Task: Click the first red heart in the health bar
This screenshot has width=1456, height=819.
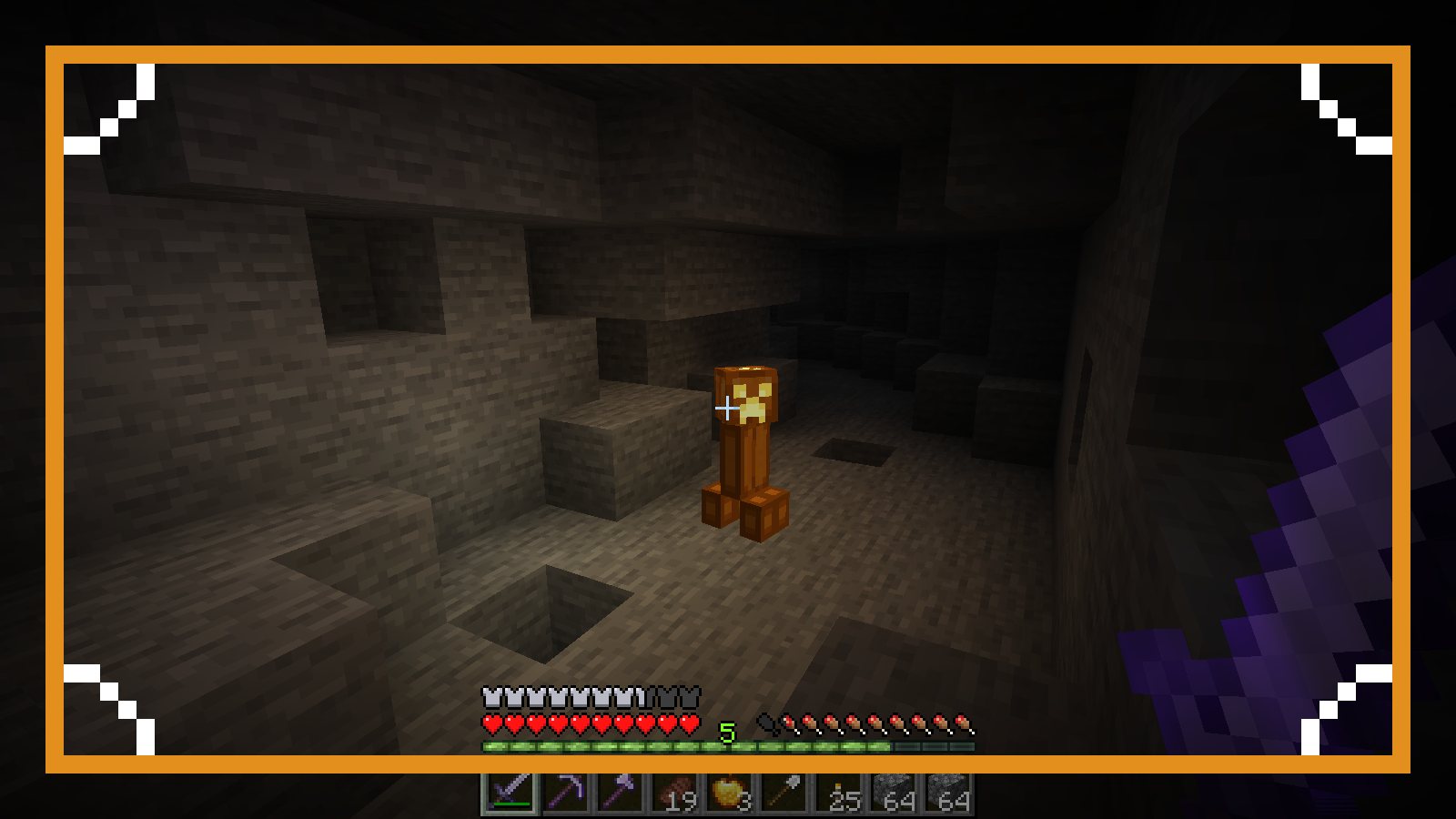Action: click(x=490, y=725)
